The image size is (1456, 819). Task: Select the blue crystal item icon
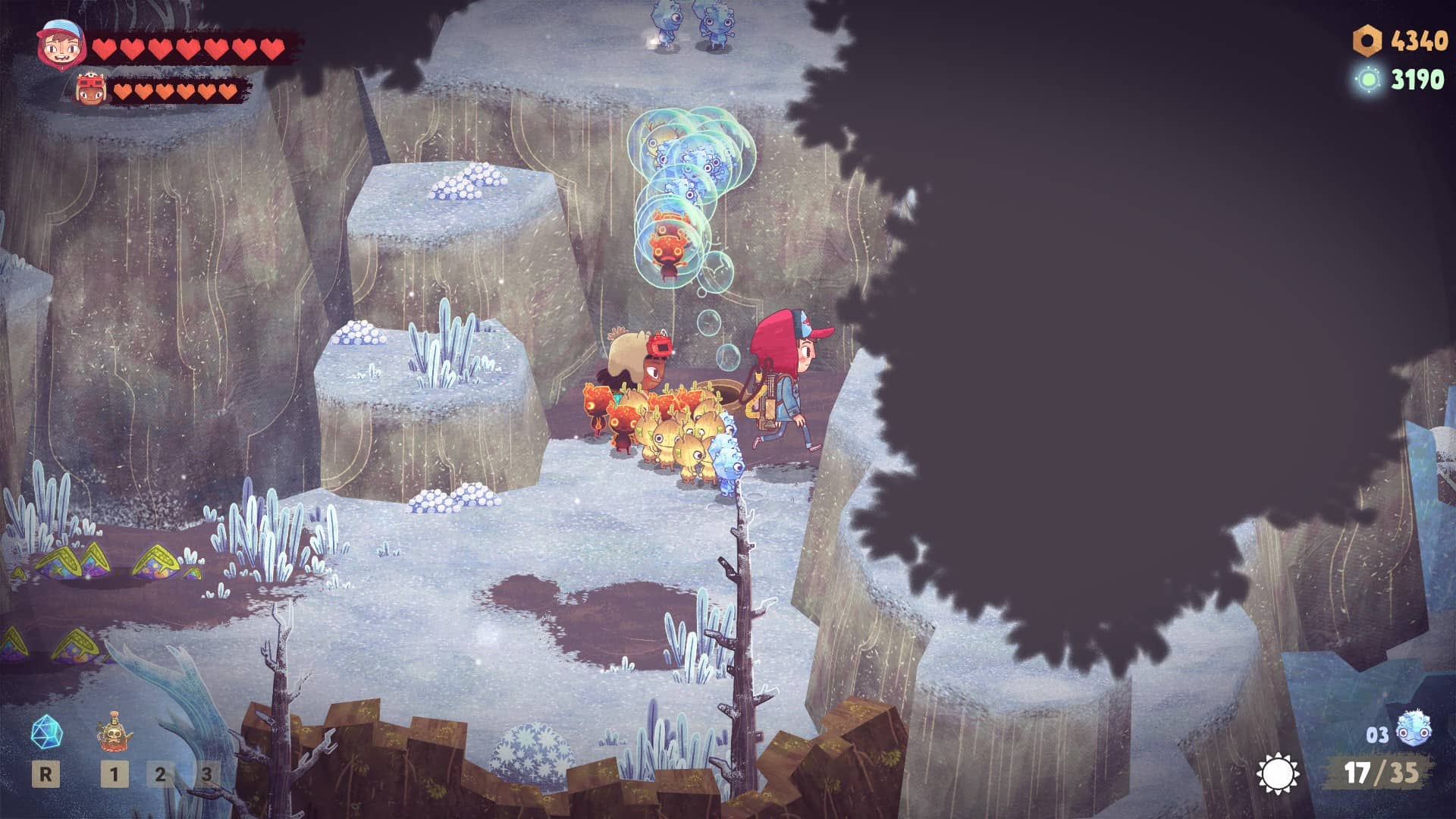(x=46, y=733)
